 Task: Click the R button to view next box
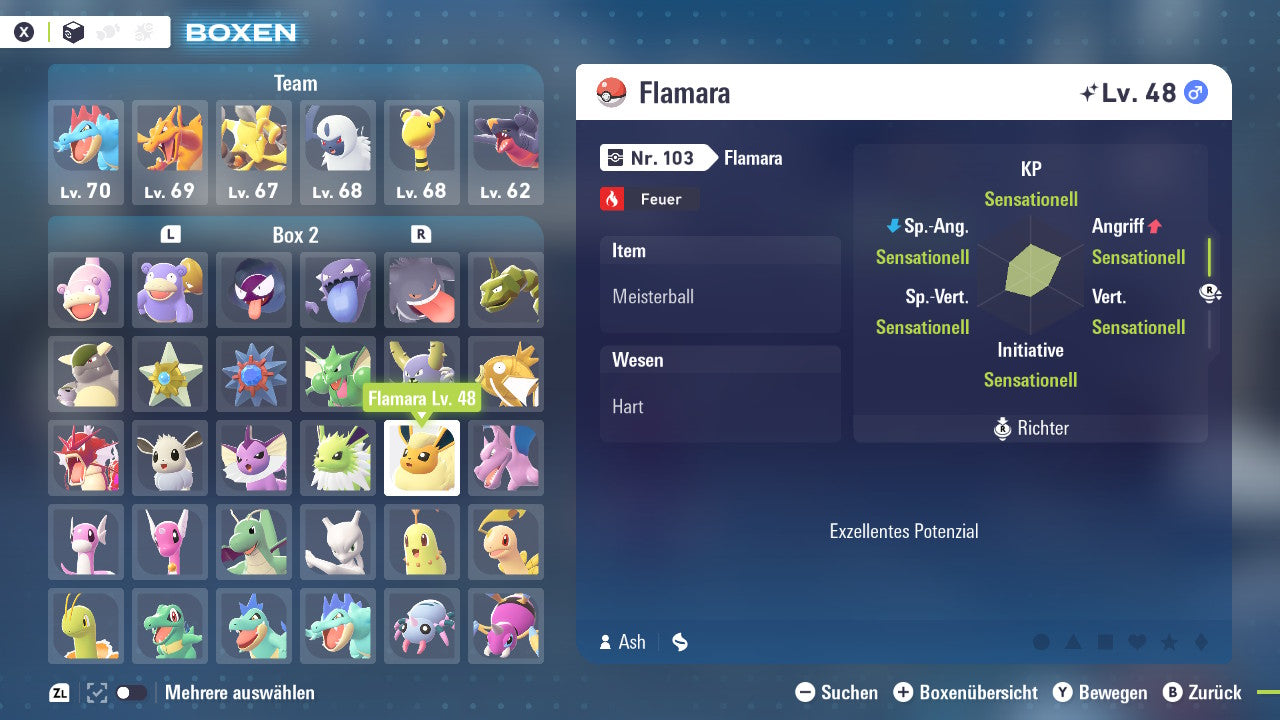[421, 235]
